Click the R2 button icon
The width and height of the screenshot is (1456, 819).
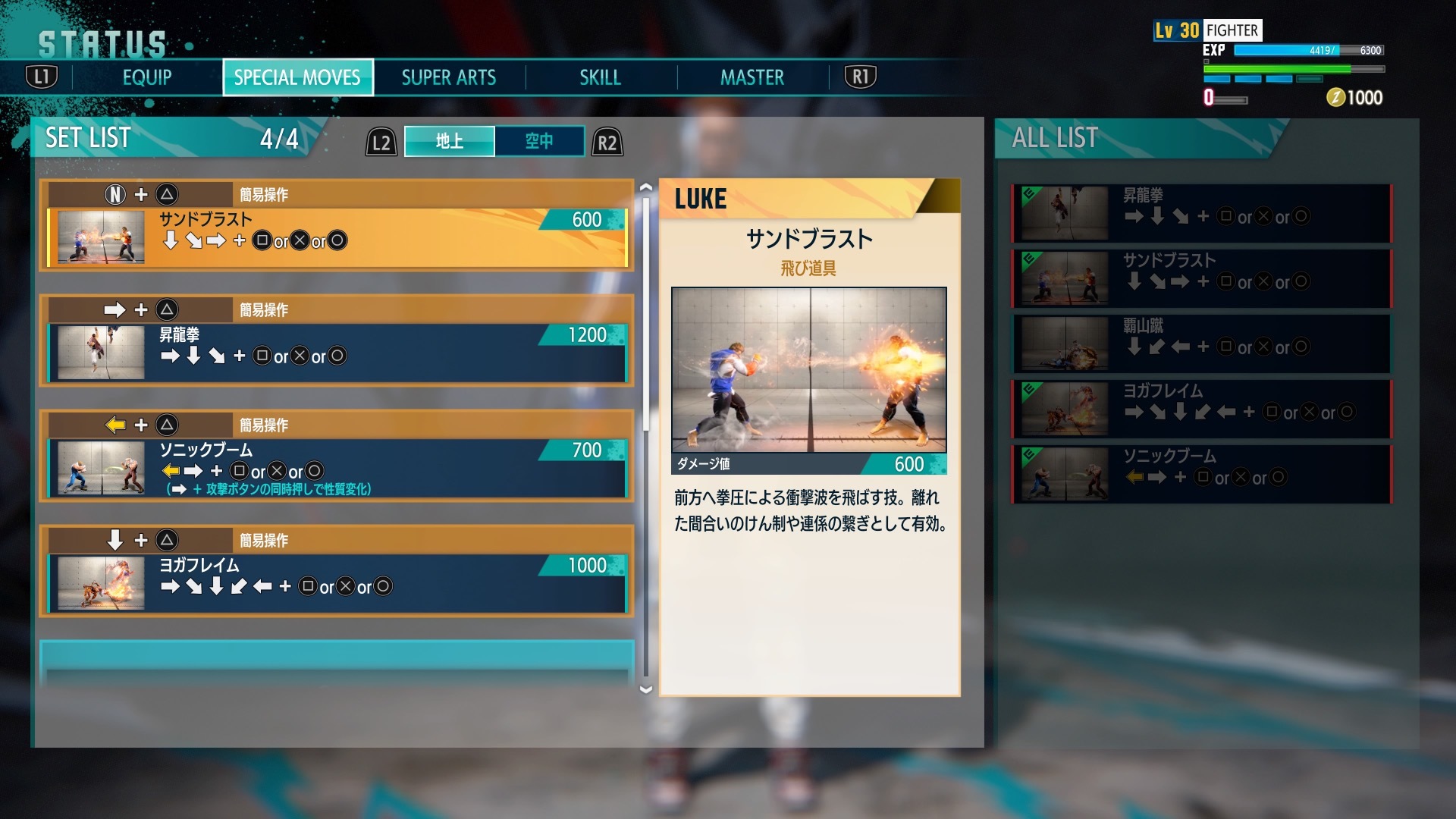click(x=605, y=140)
